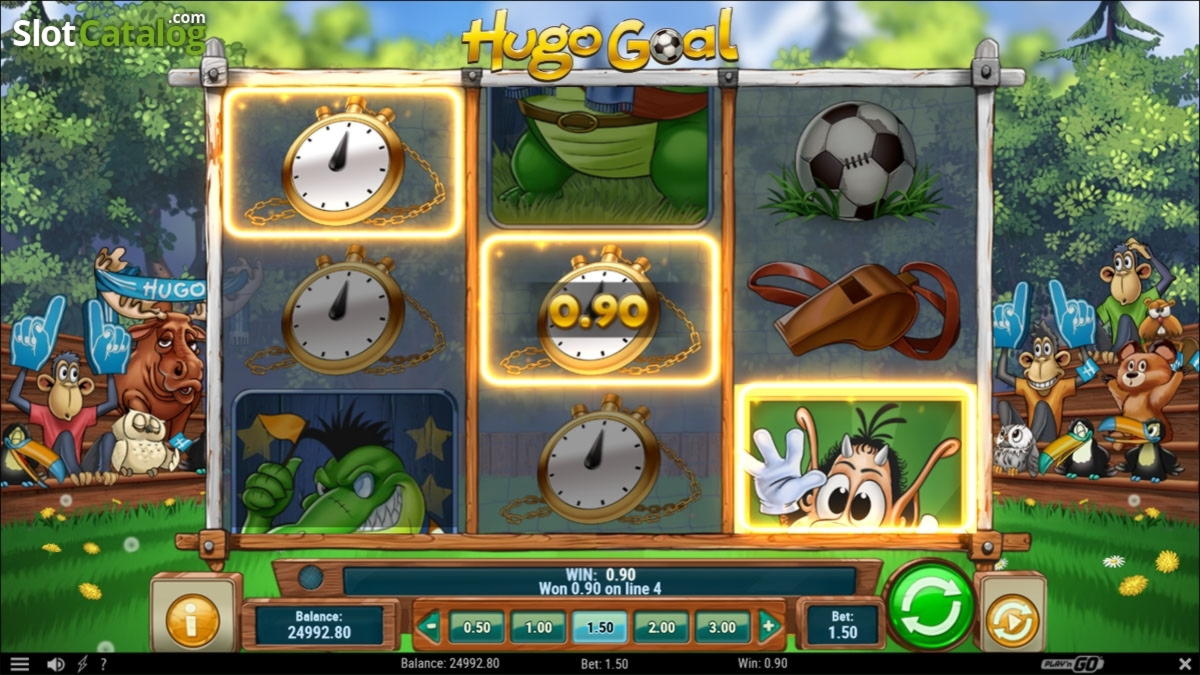
Task: Increase bet with the plus arrow
Action: (769, 627)
